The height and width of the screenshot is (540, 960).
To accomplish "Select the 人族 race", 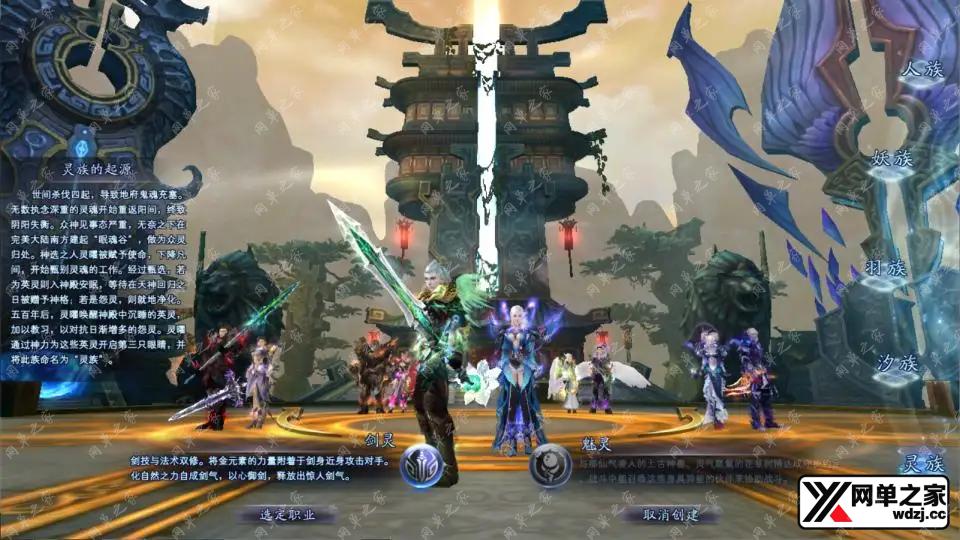I will click(921, 70).
